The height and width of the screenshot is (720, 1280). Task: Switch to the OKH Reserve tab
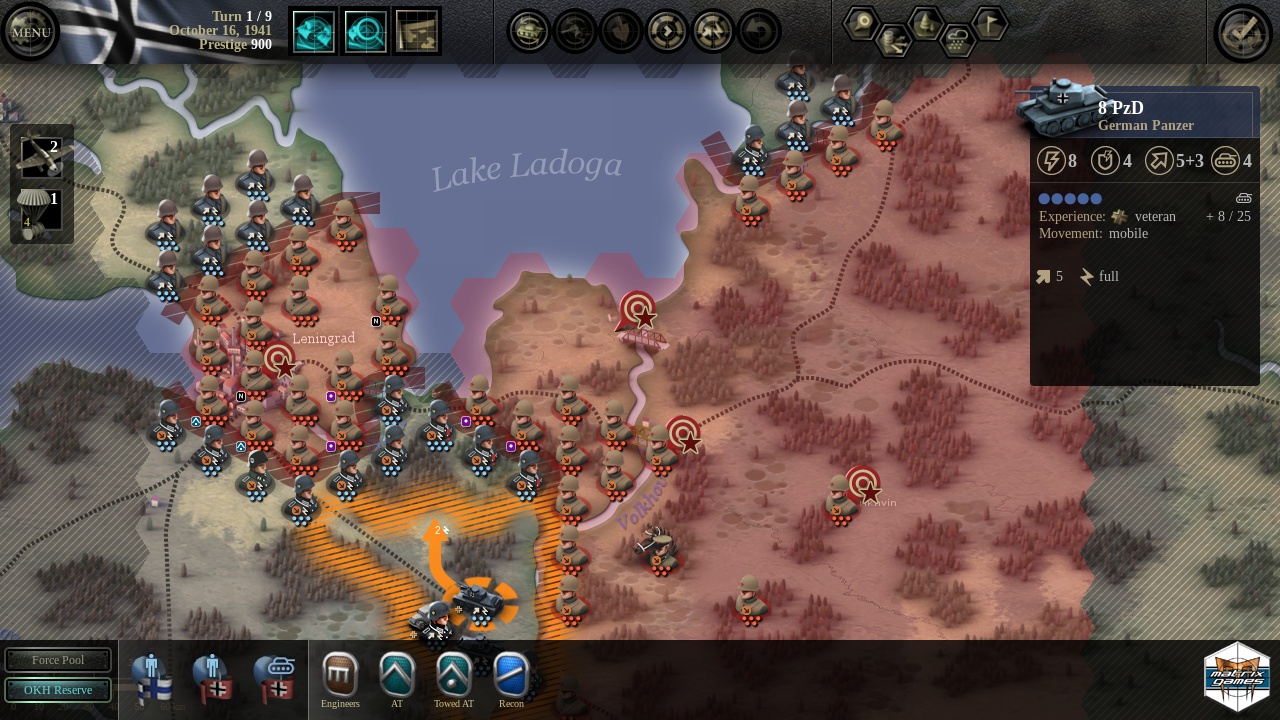(58, 690)
